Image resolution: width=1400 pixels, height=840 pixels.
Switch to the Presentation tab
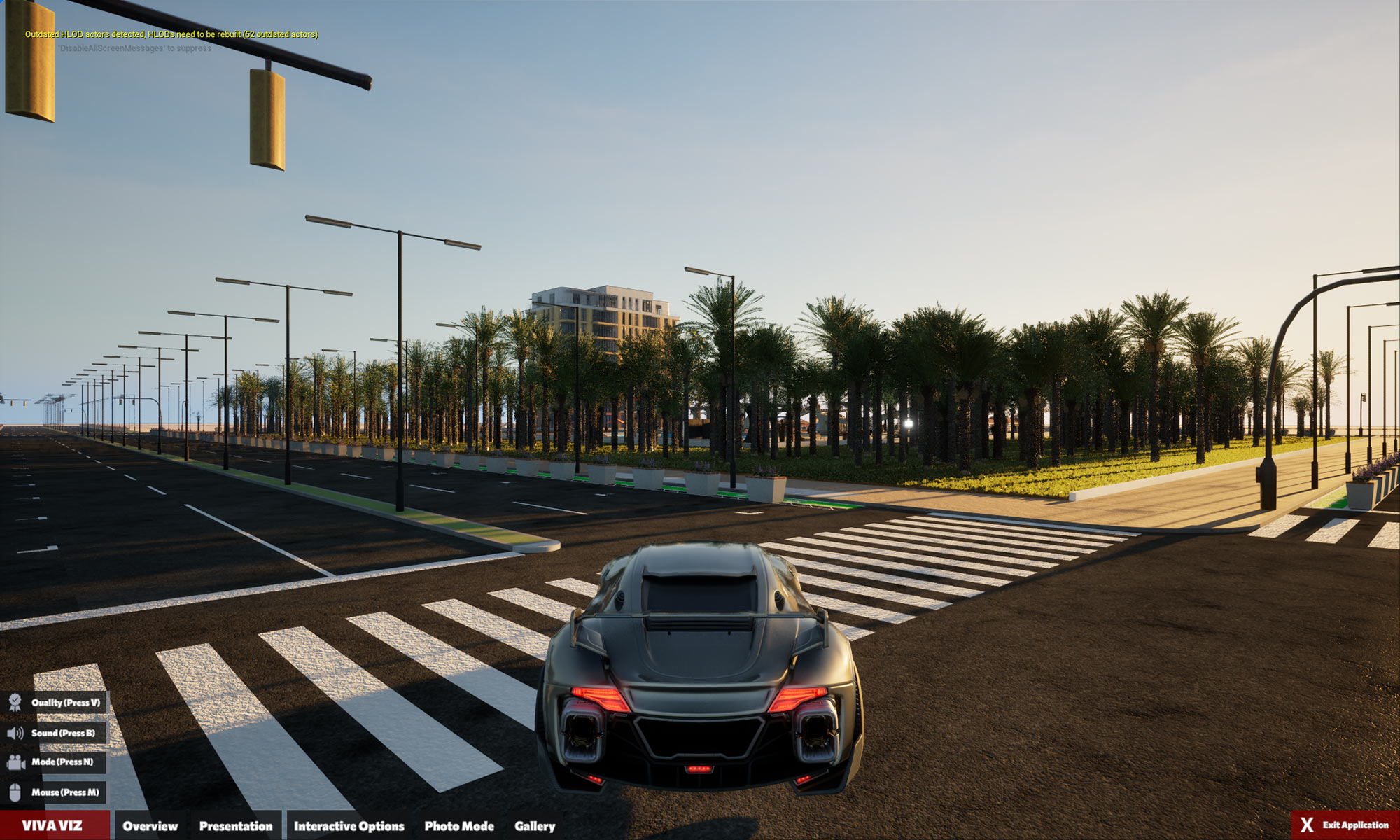coord(236,826)
